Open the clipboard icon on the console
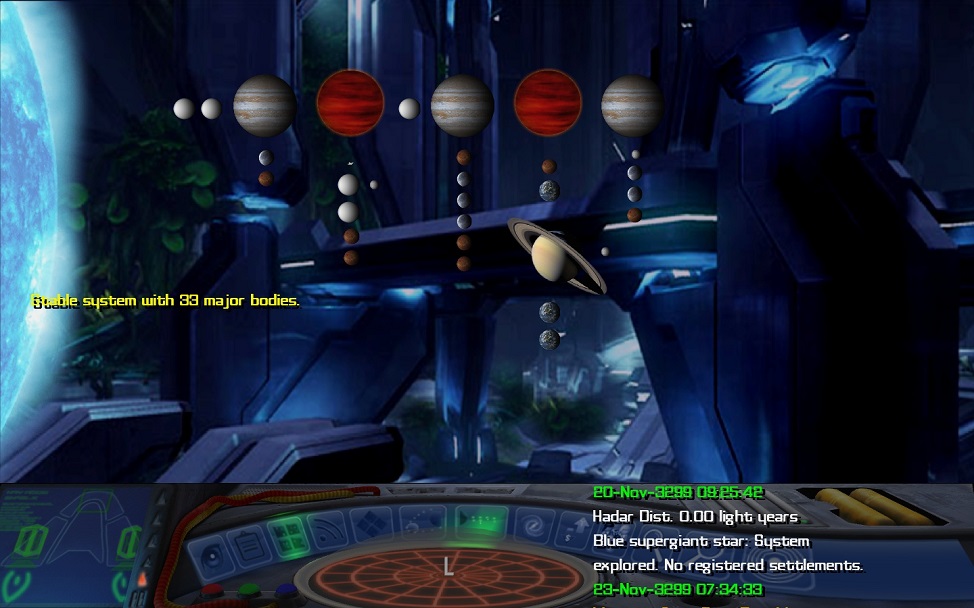Image resolution: width=974 pixels, height=608 pixels. coord(249,545)
